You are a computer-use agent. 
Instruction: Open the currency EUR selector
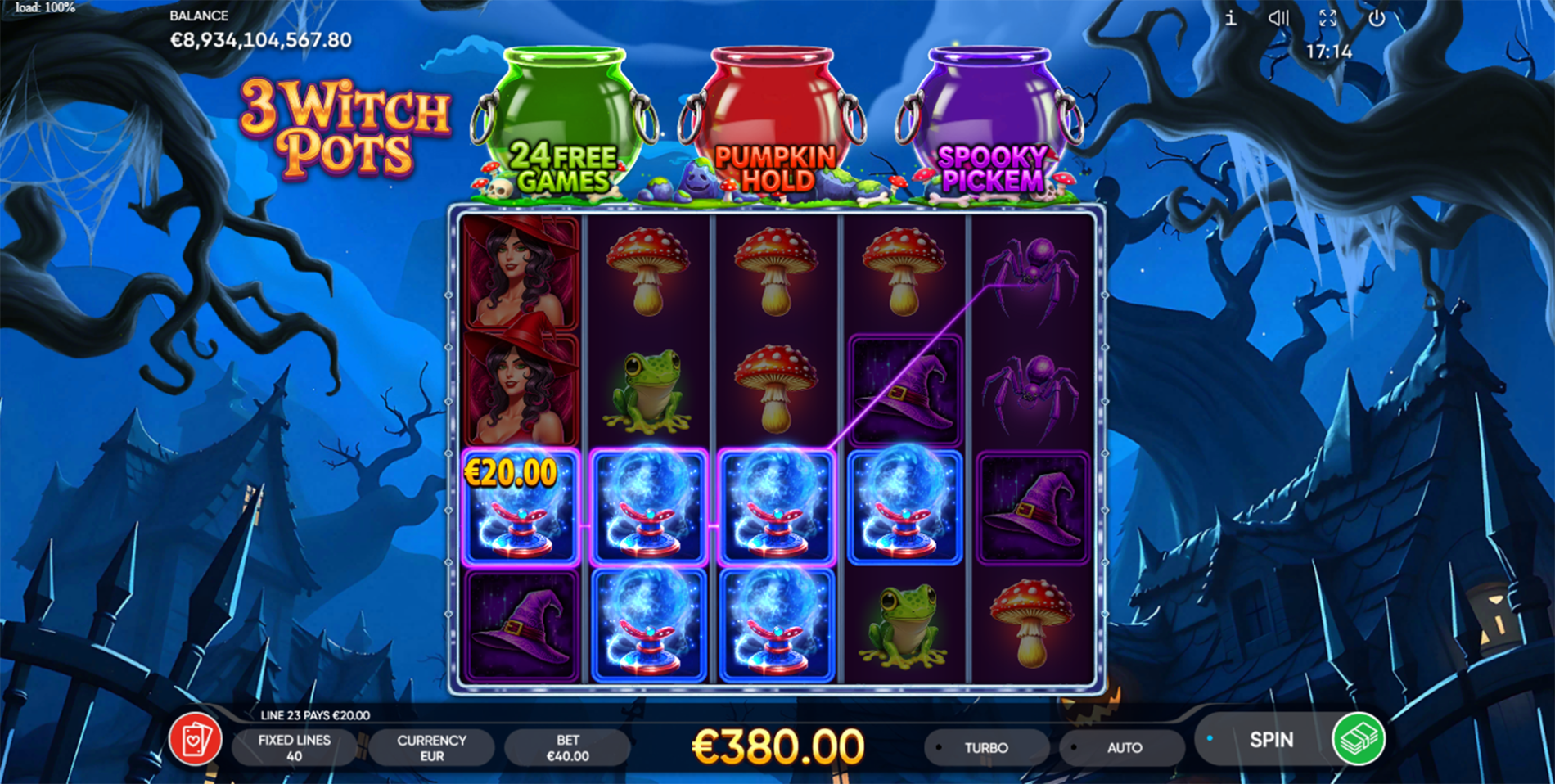tap(431, 747)
